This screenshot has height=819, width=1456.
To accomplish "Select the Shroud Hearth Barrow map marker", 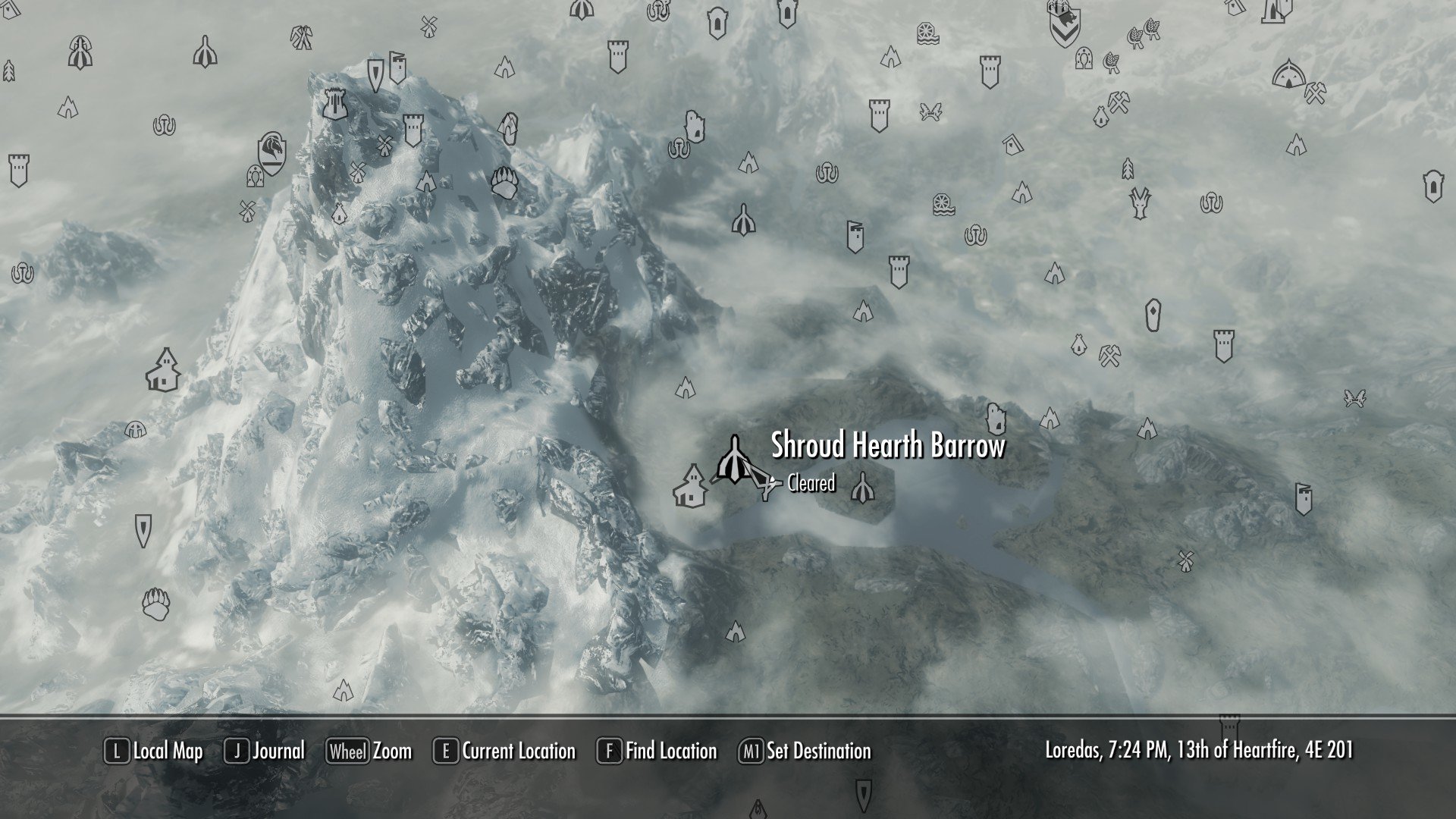I will tap(734, 460).
